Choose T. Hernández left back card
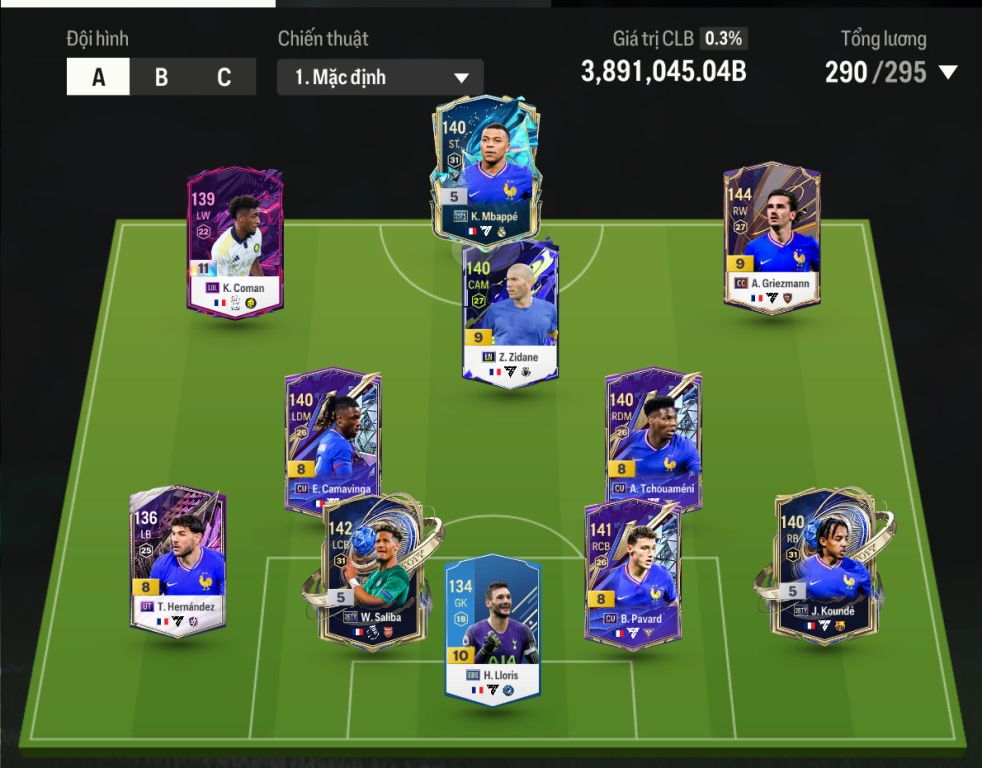 (x=178, y=560)
